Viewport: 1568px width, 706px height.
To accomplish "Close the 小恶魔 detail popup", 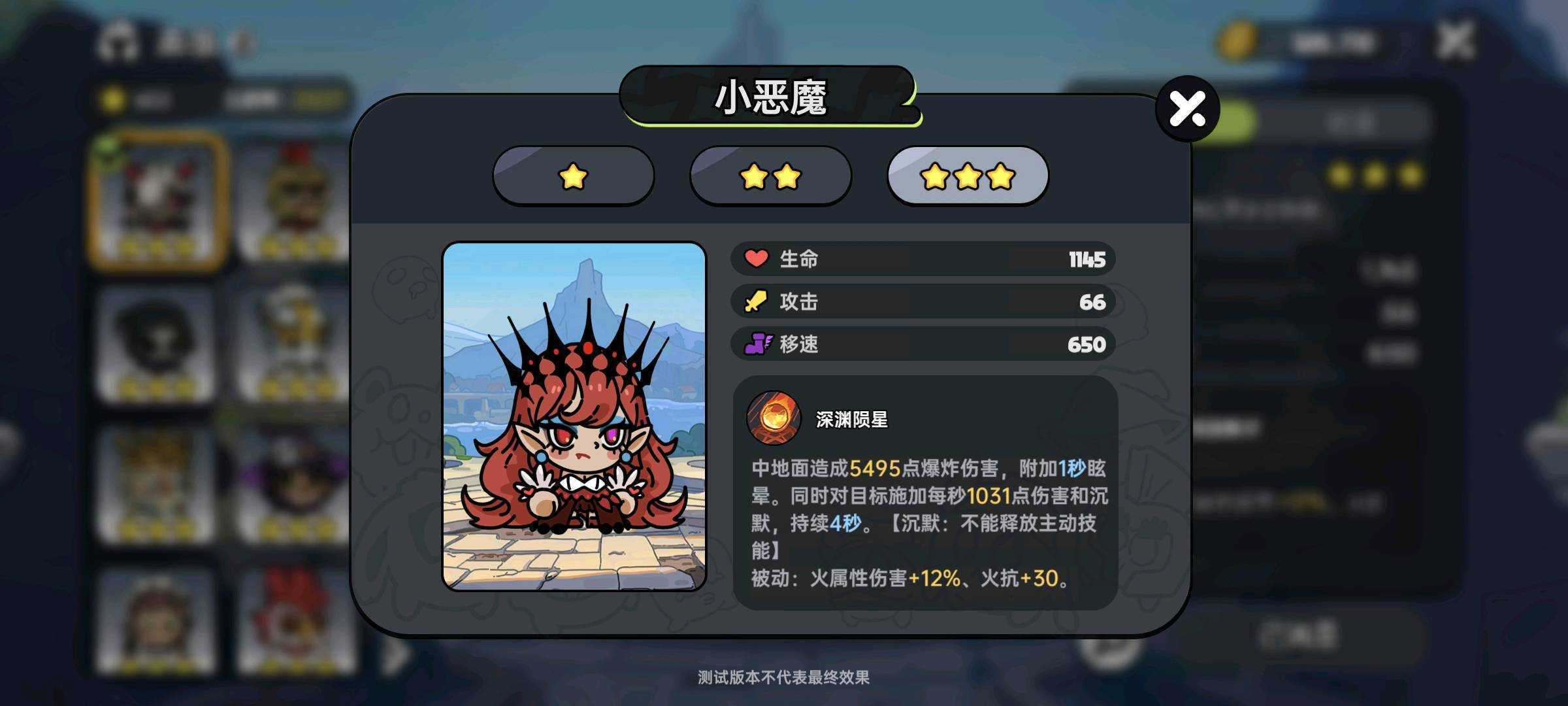I will [x=1187, y=109].
